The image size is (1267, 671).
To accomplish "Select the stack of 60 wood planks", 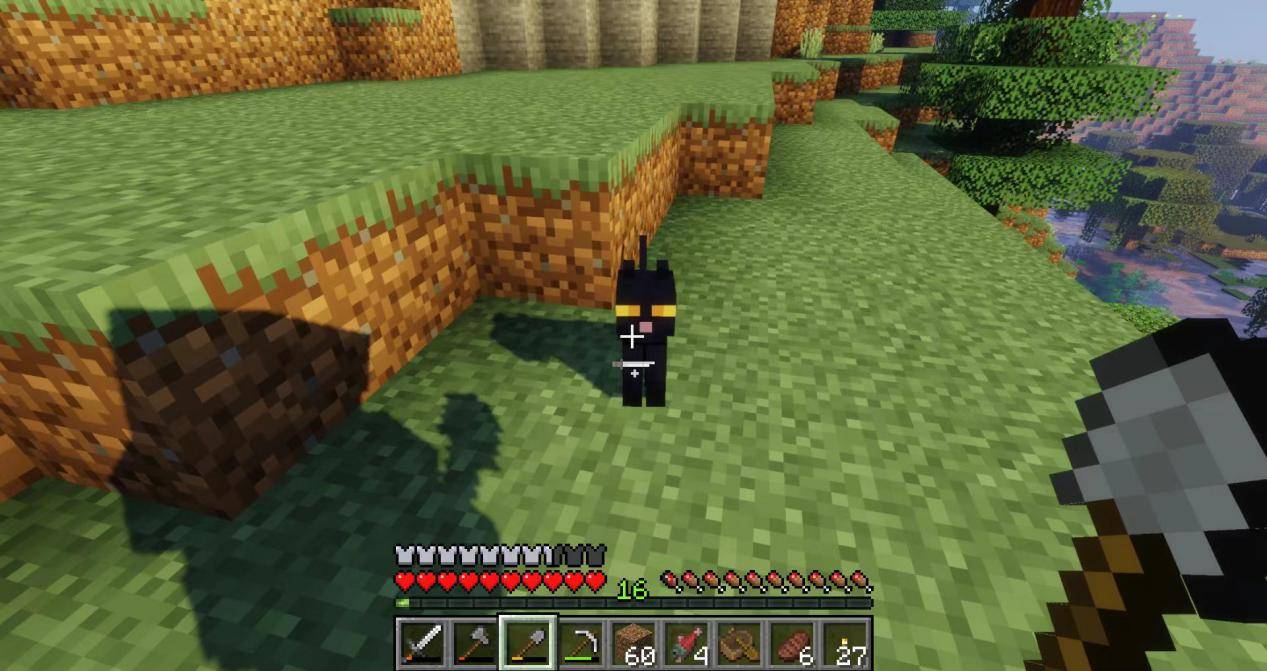I will coord(634,643).
